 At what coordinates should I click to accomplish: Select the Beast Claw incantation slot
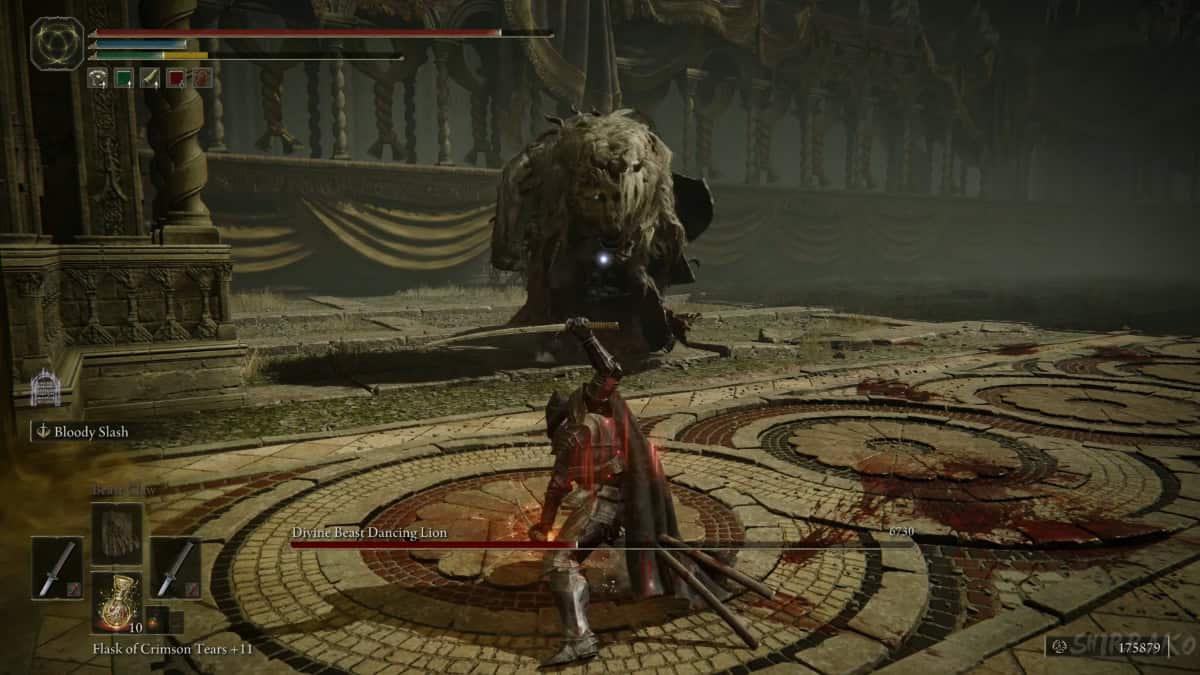117,532
